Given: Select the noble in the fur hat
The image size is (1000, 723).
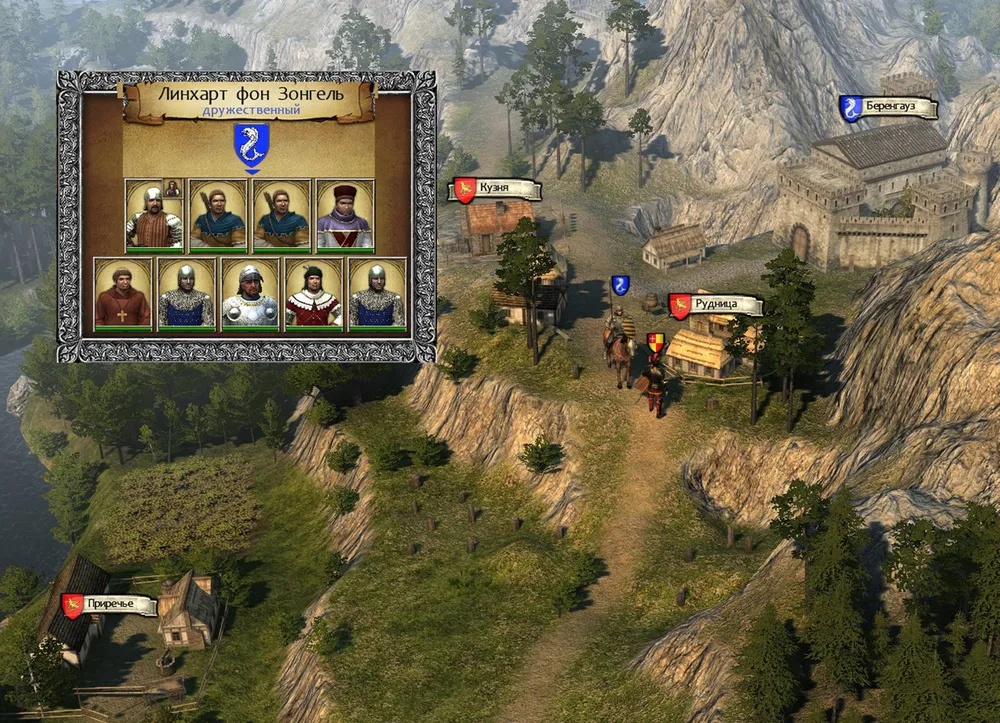Looking at the screenshot, I should coord(345,215).
